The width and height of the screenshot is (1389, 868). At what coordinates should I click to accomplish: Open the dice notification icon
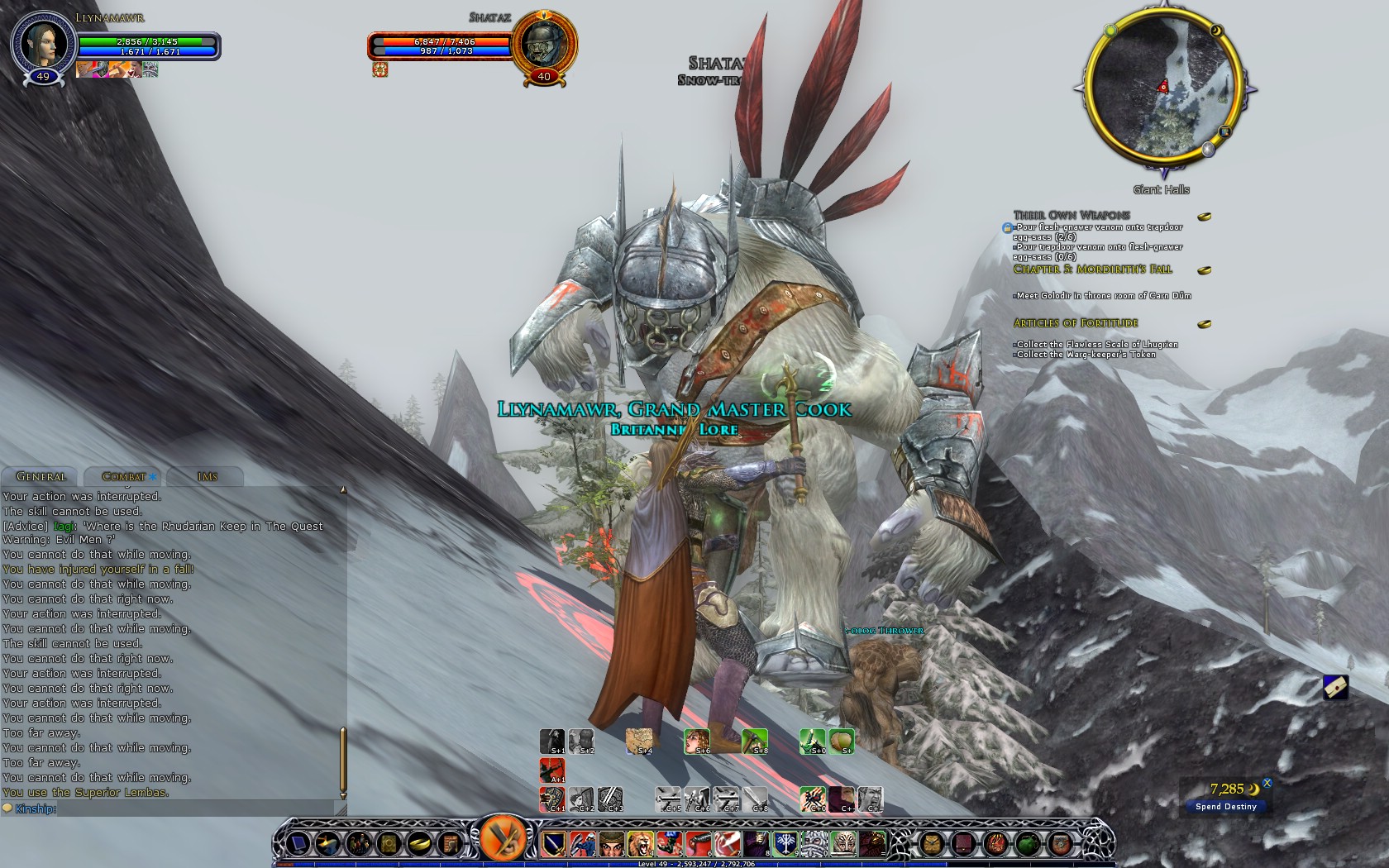(x=1335, y=687)
